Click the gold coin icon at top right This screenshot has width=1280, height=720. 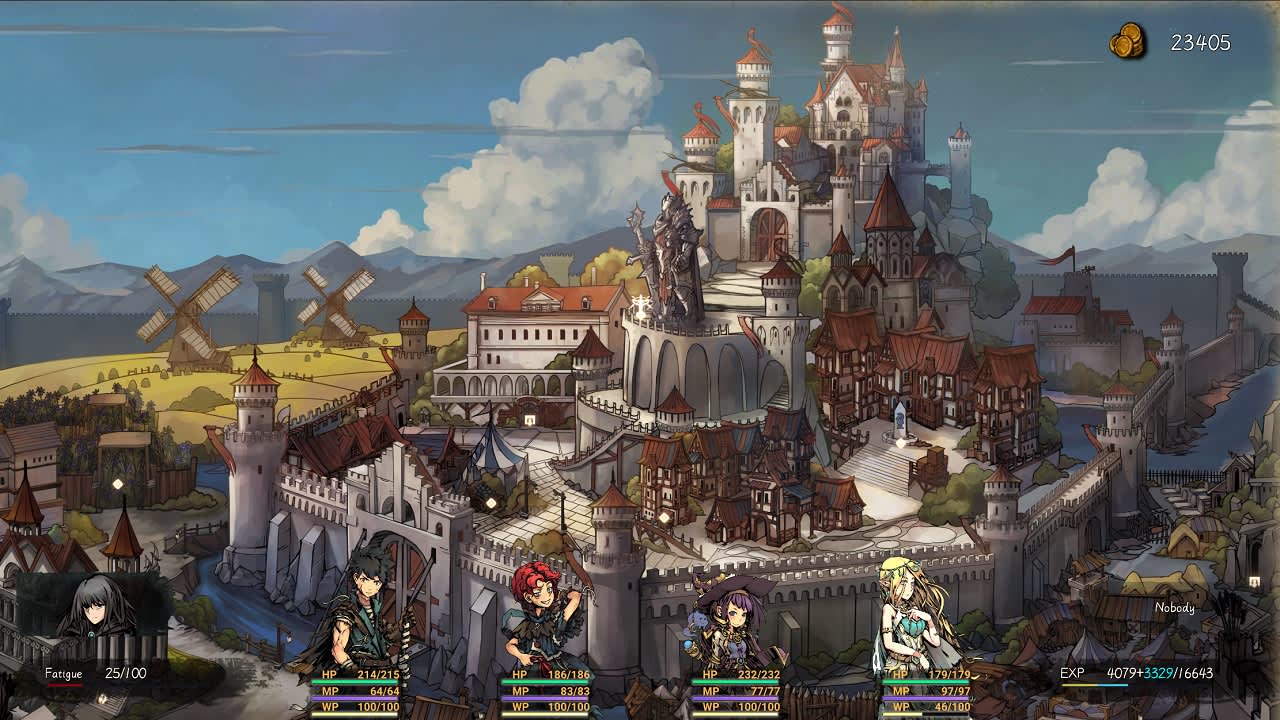1128,40
